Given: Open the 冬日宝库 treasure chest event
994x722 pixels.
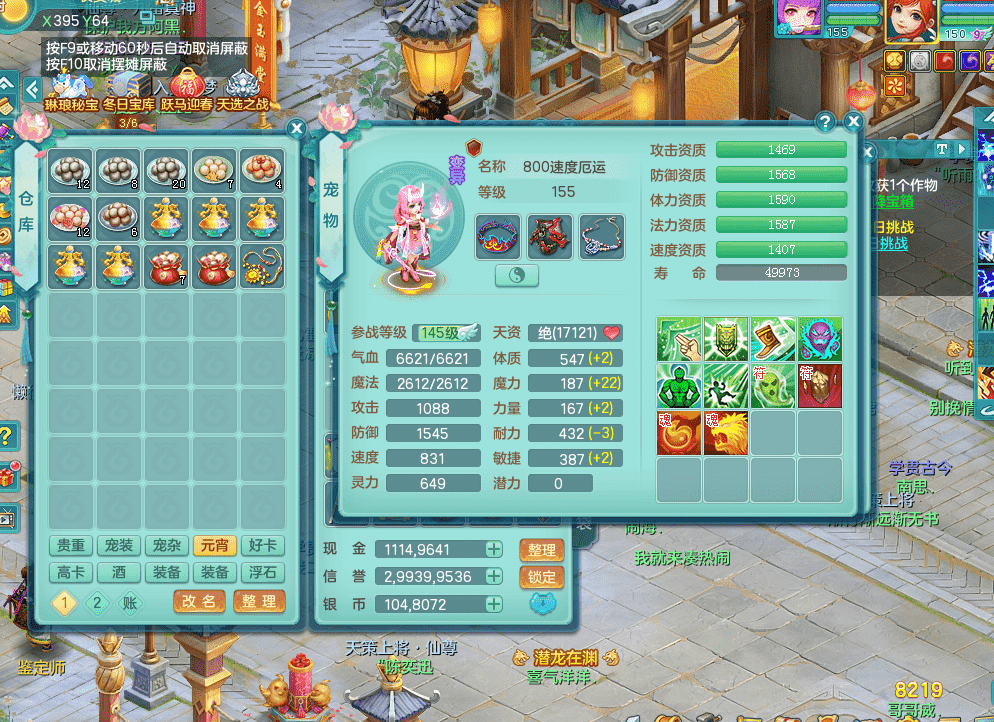Looking at the screenshot, I should (129, 92).
